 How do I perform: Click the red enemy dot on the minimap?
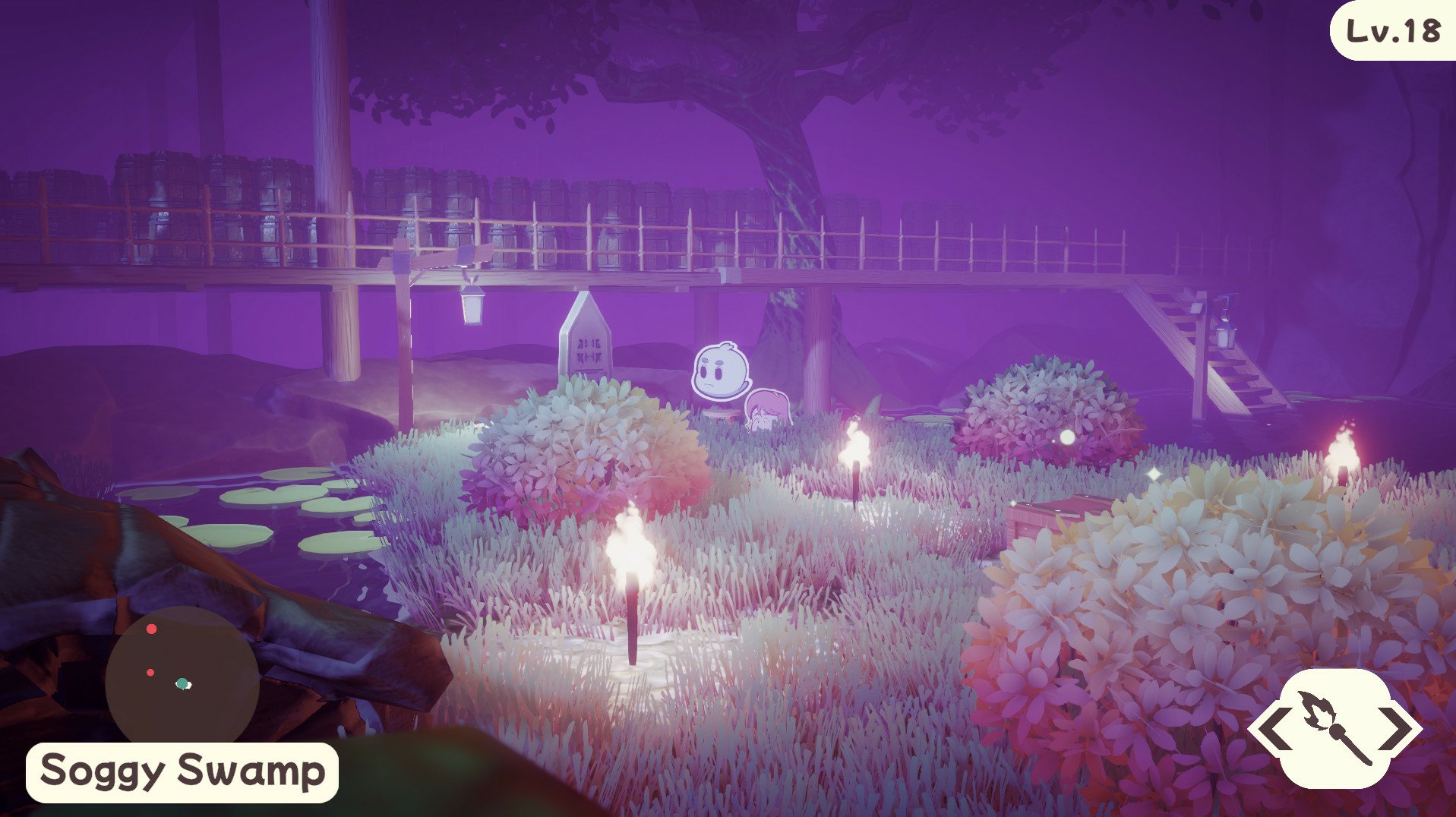[151, 628]
